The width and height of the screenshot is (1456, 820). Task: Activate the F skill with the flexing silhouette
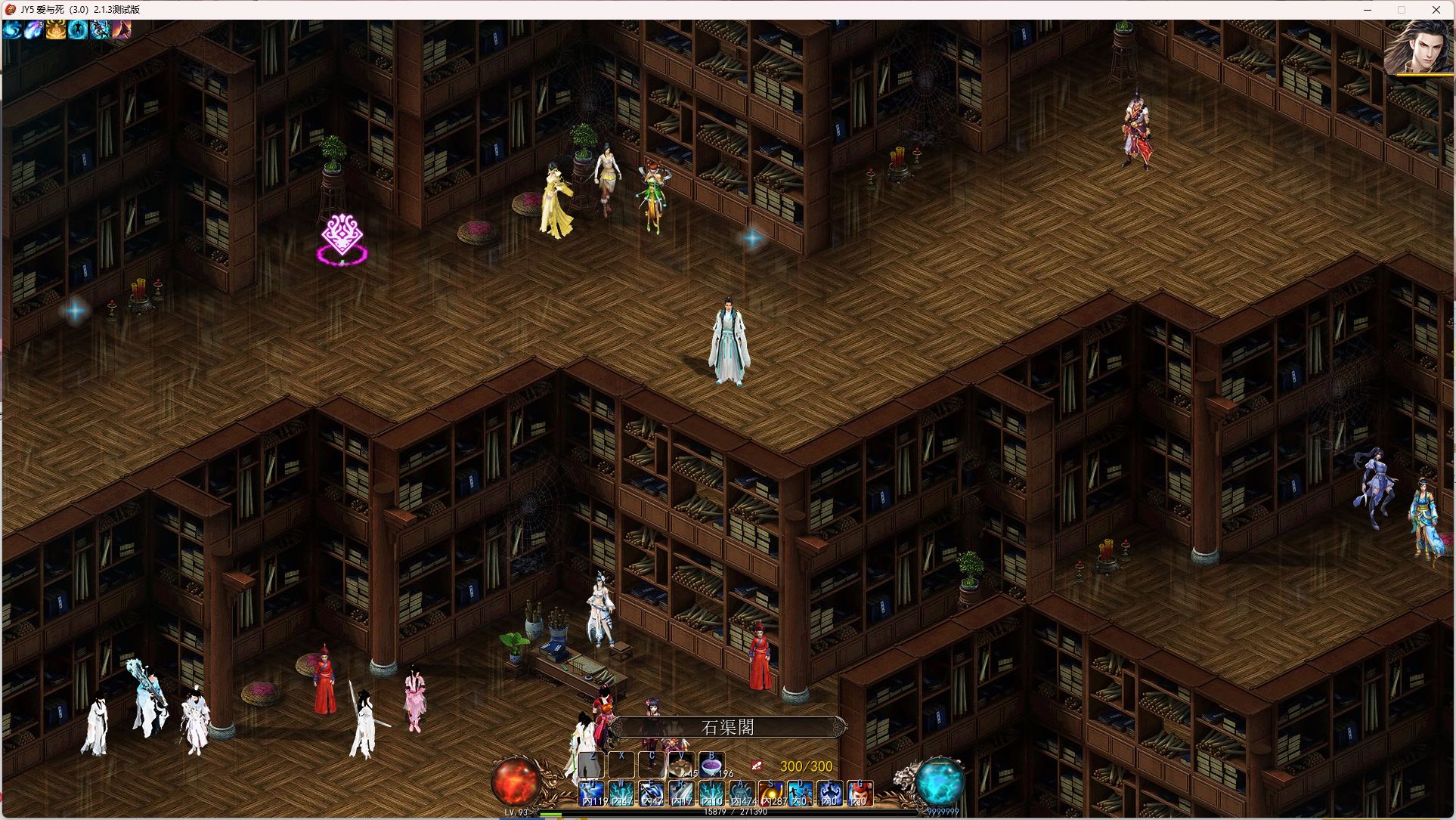pos(830,793)
